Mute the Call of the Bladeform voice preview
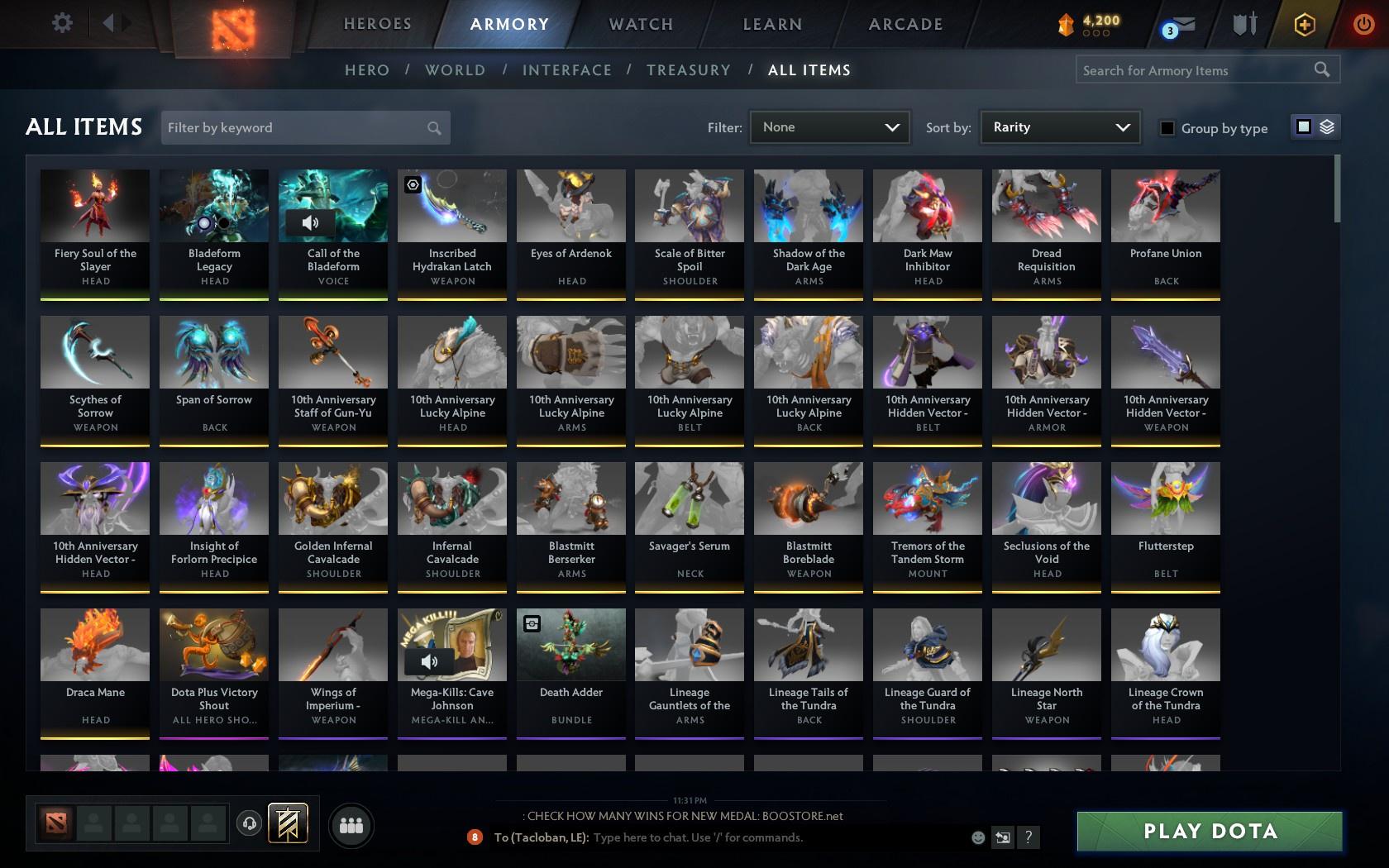Image resolution: width=1389 pixels, height=868 pixels. click(310, 222)
